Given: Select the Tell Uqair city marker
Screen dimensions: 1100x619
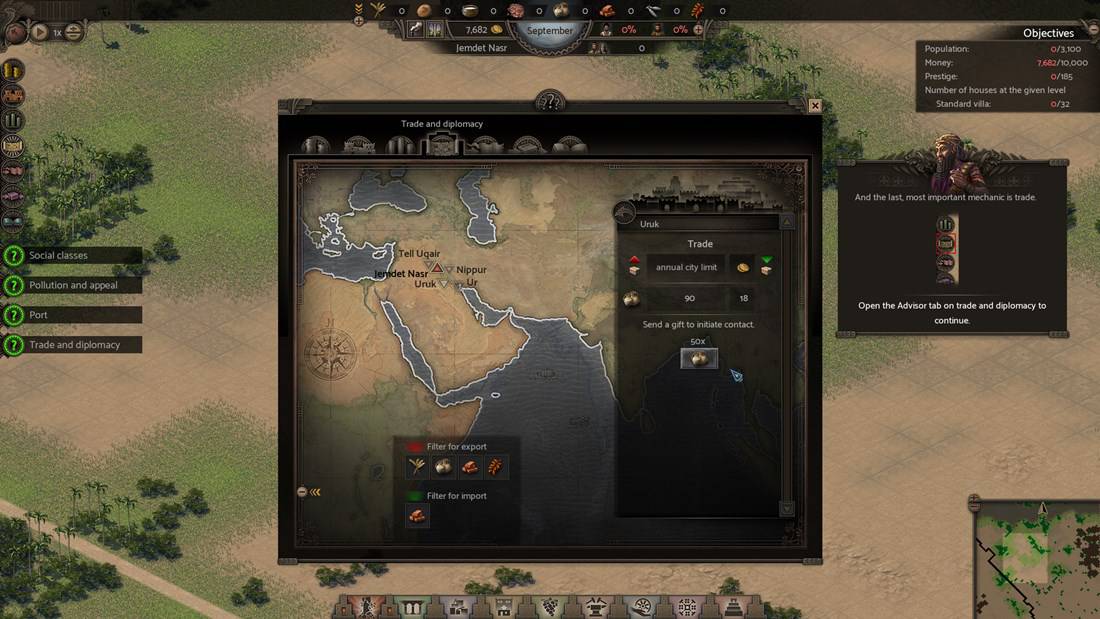Looking at the screenshot, I should tap(429, 265).
